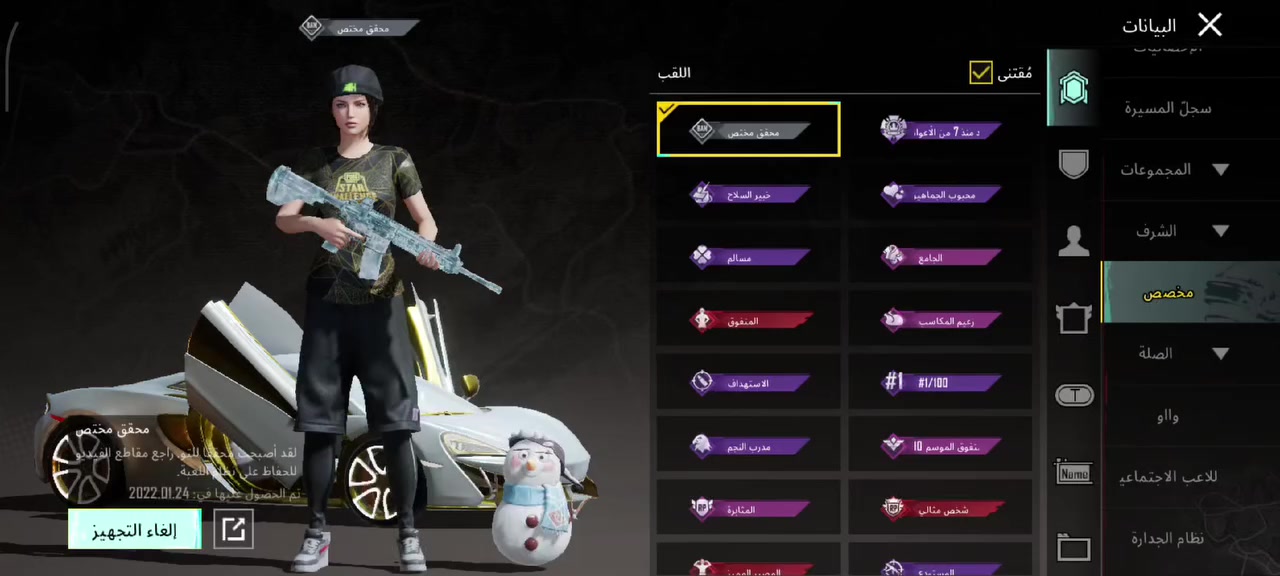This screenshot has height=576, width=1280.
Task: Choose the خبير السلاح title
Action: pyautogui.click(x=748, y=194)
